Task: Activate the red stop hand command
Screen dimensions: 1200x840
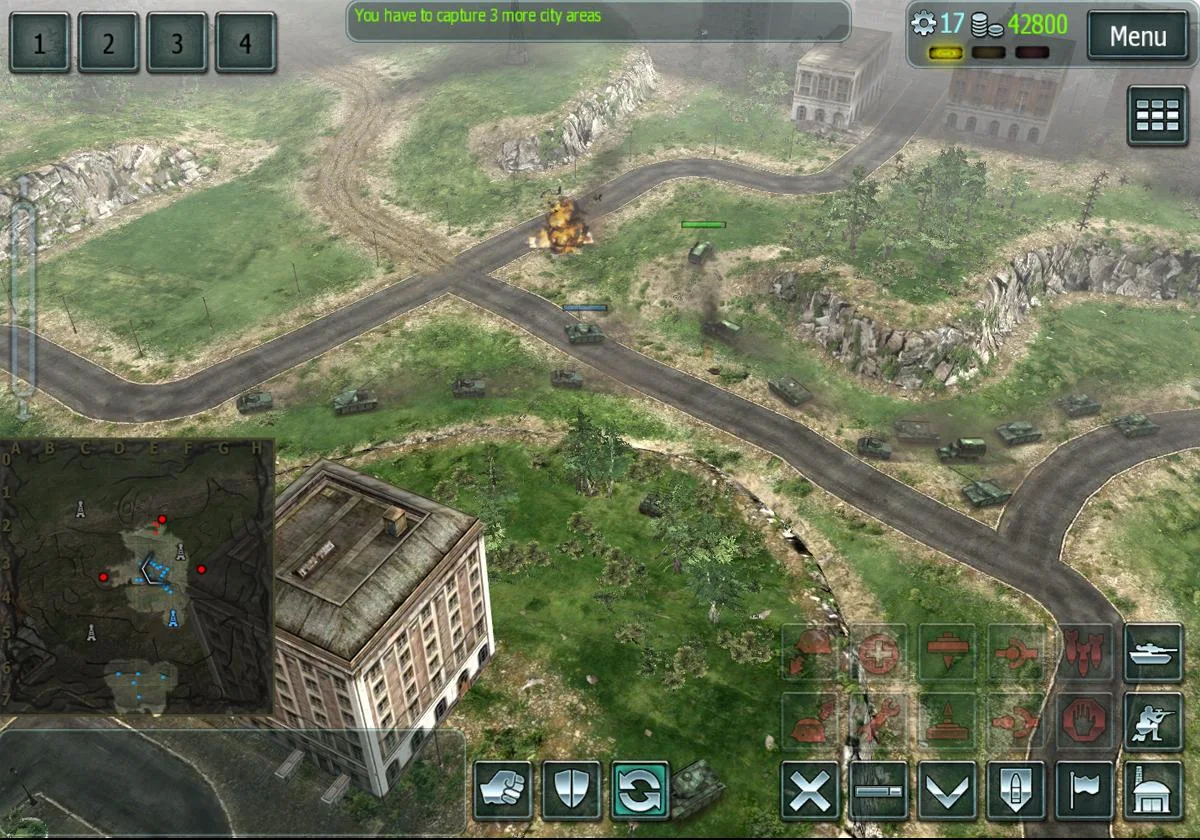Action: pos(1085,722)
